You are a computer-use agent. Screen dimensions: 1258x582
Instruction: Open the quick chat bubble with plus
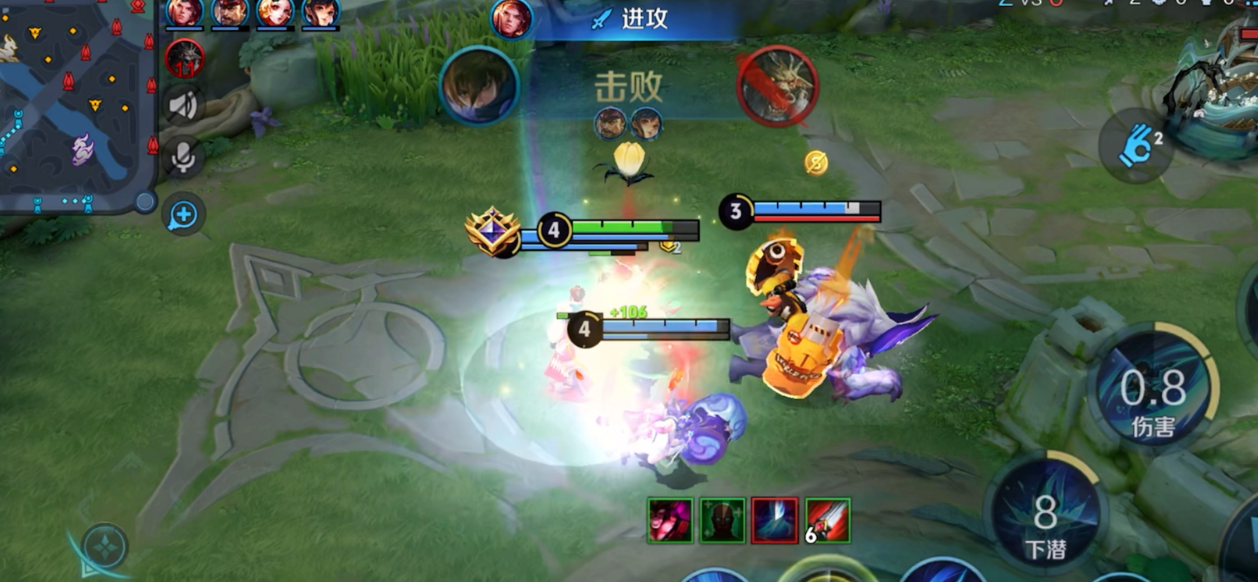185,213
